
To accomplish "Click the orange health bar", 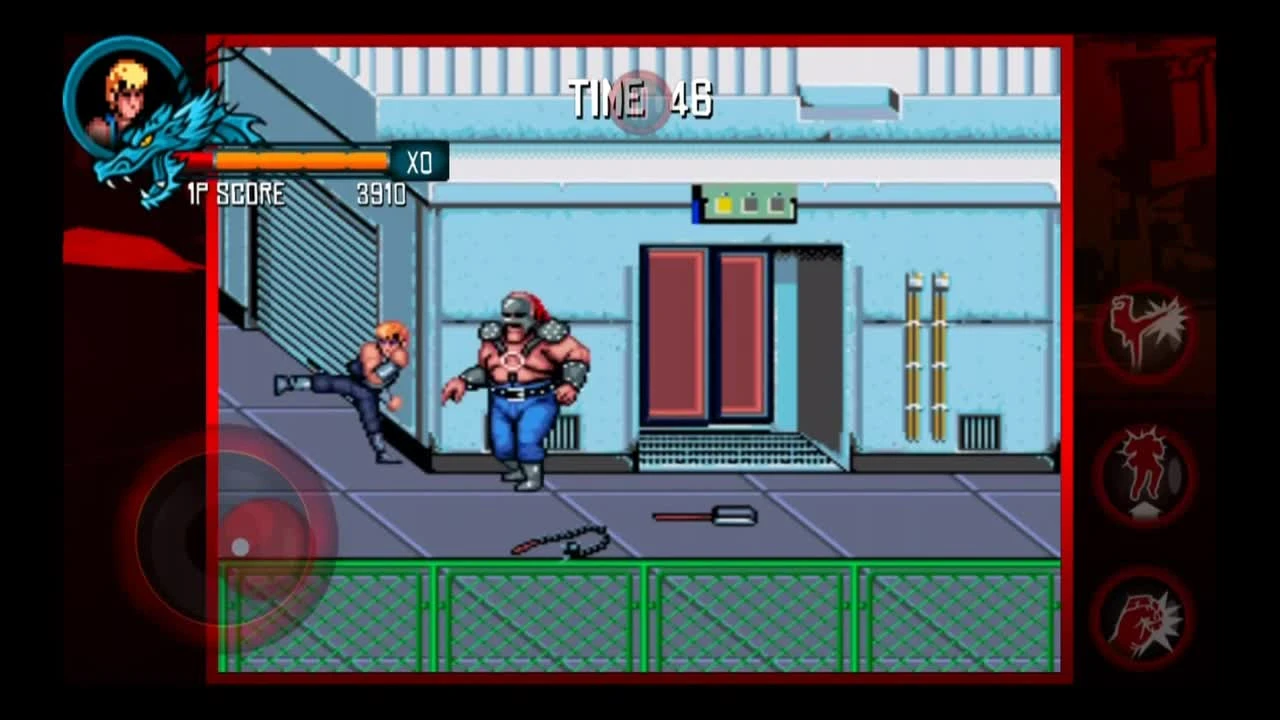I will [x=300, y=159].
